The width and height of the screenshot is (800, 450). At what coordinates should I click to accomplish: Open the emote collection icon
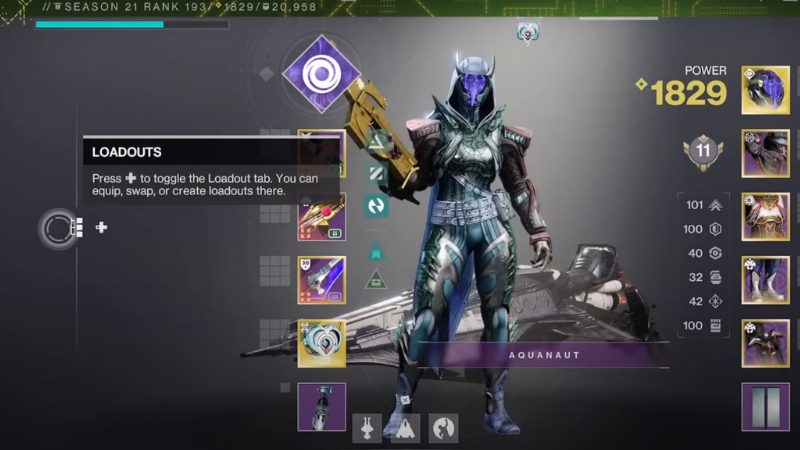pyautogui.click(x=443, y=428)
